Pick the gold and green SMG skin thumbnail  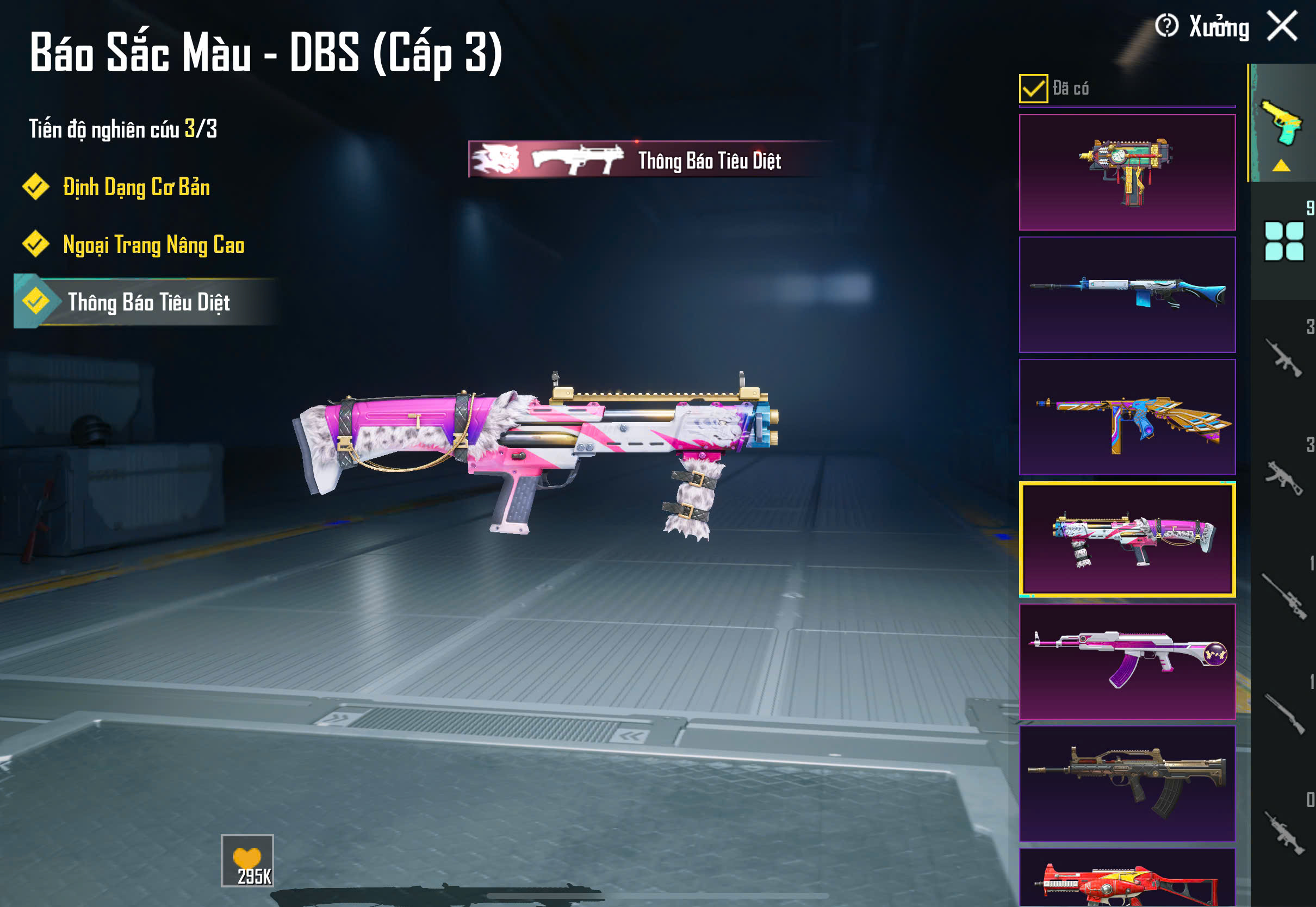pyautogui.click(x=1127, y=172)
